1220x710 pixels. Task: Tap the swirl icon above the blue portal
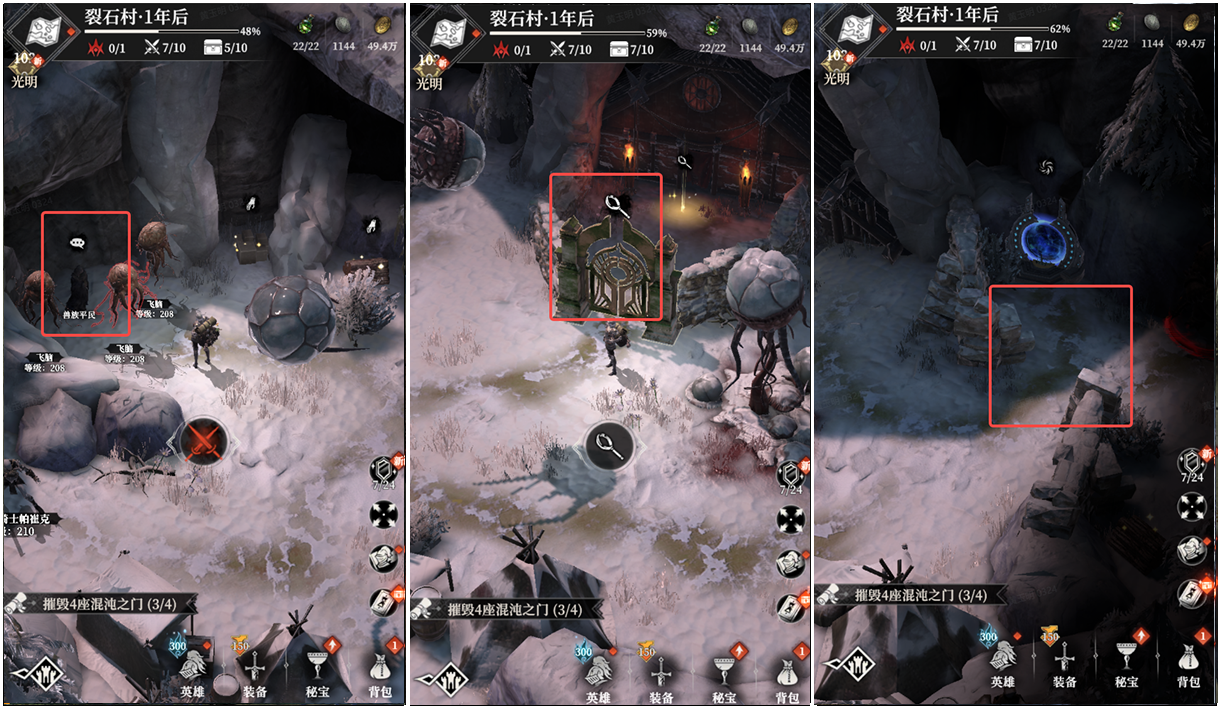(x=1047, y=167)
